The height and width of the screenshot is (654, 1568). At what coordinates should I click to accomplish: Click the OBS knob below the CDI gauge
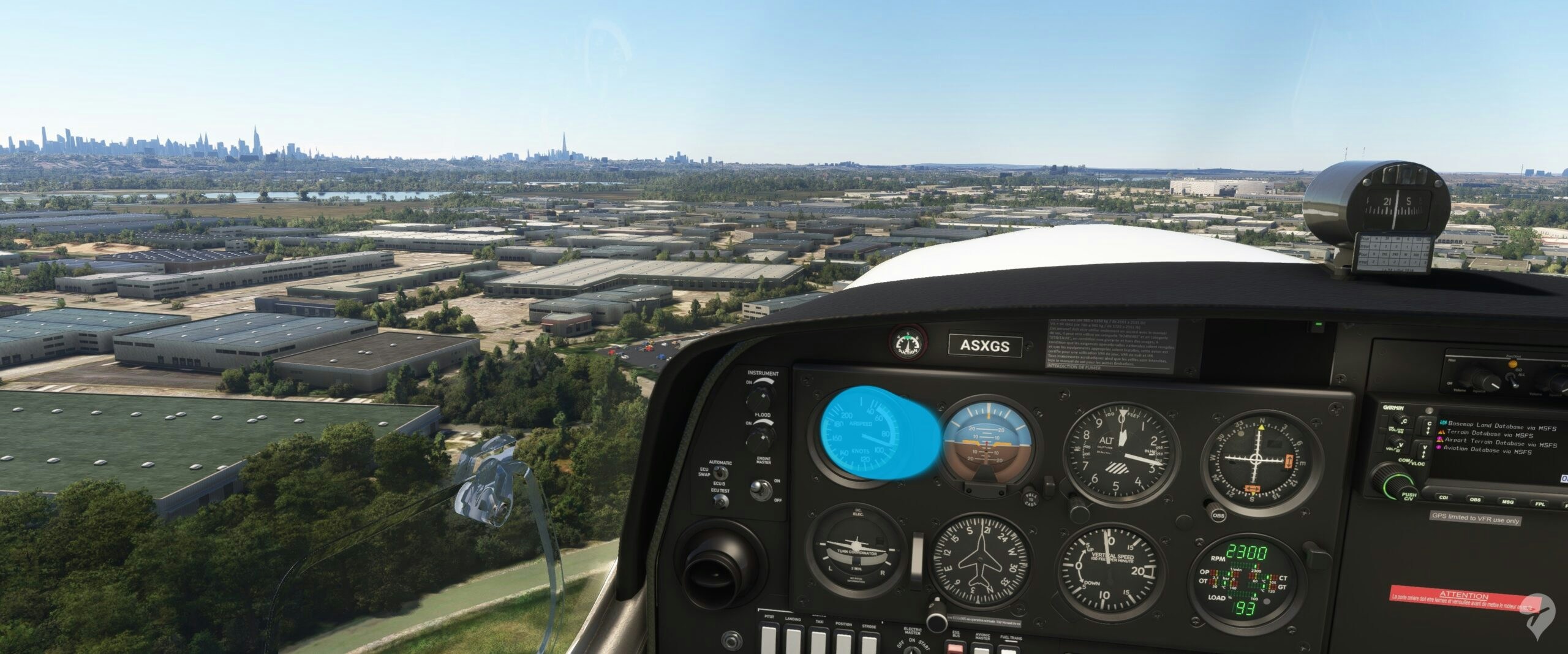coord(1218,514)
